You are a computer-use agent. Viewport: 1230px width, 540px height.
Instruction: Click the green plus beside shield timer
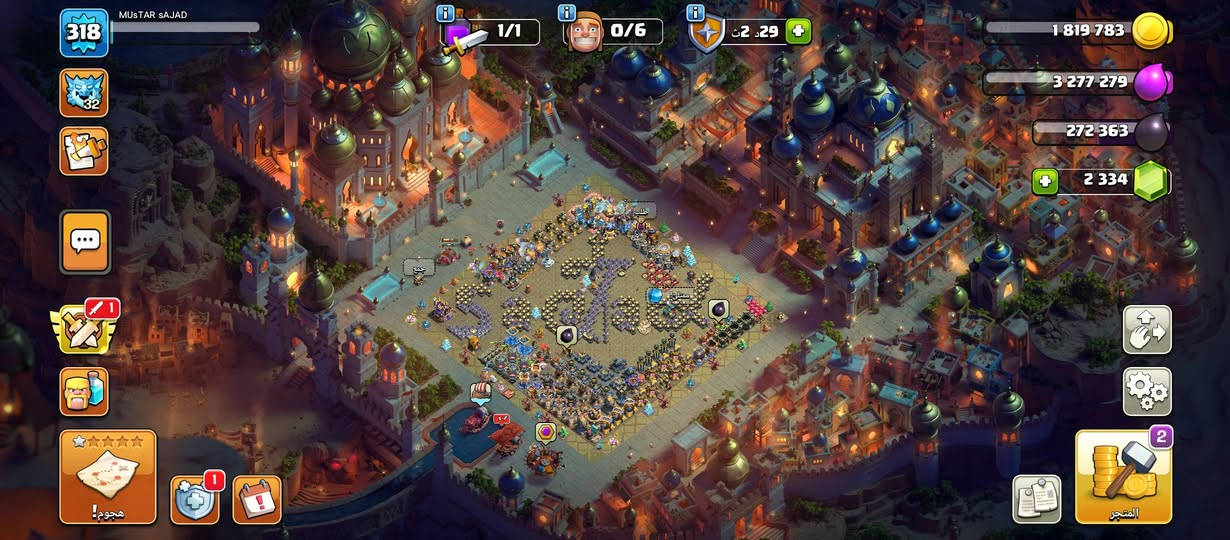tap(798, 31)
